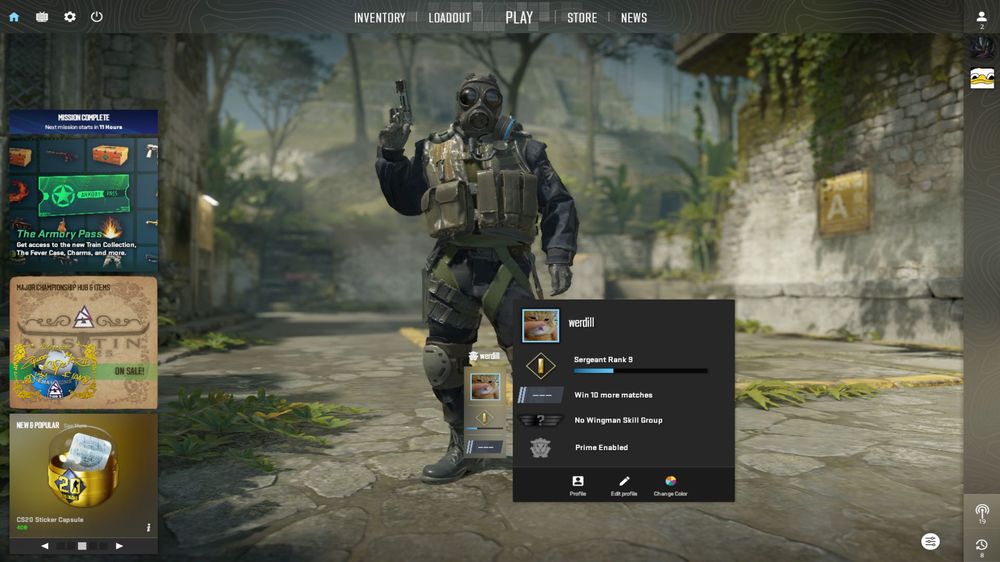
Task: Click the home icon
Action: (14, 17)
